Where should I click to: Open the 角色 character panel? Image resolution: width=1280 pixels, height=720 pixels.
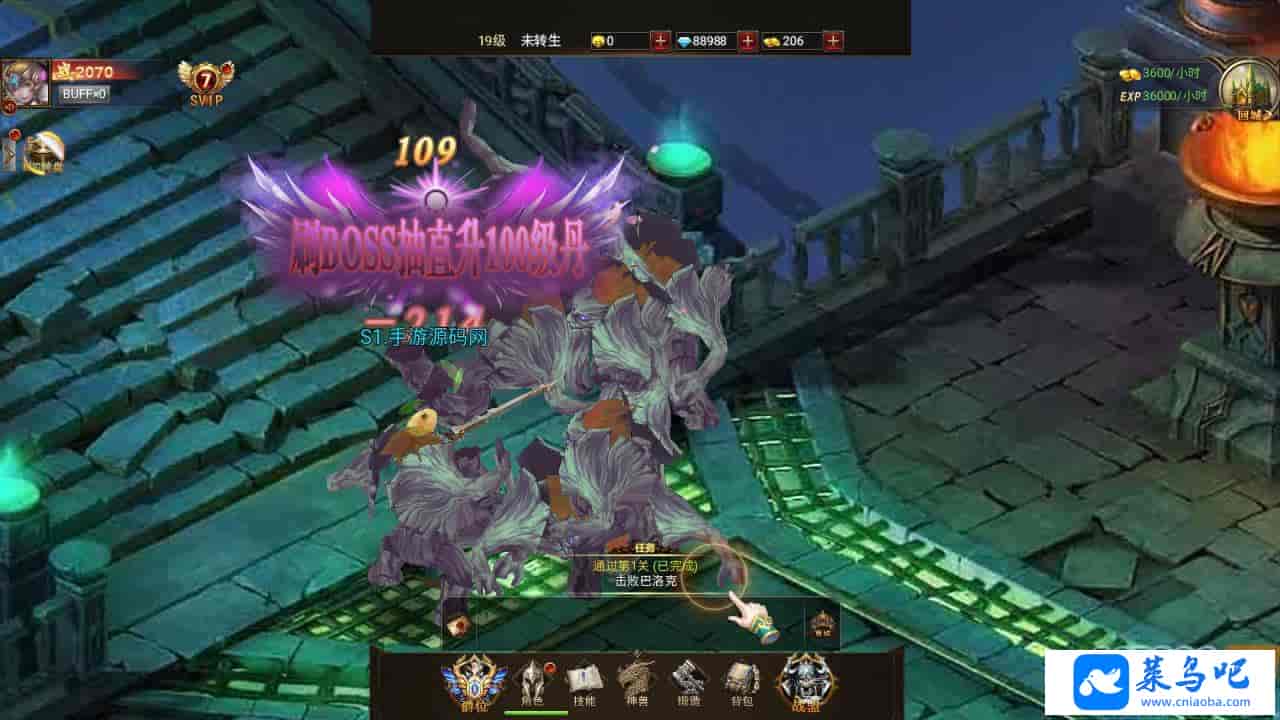click(530, 682)
